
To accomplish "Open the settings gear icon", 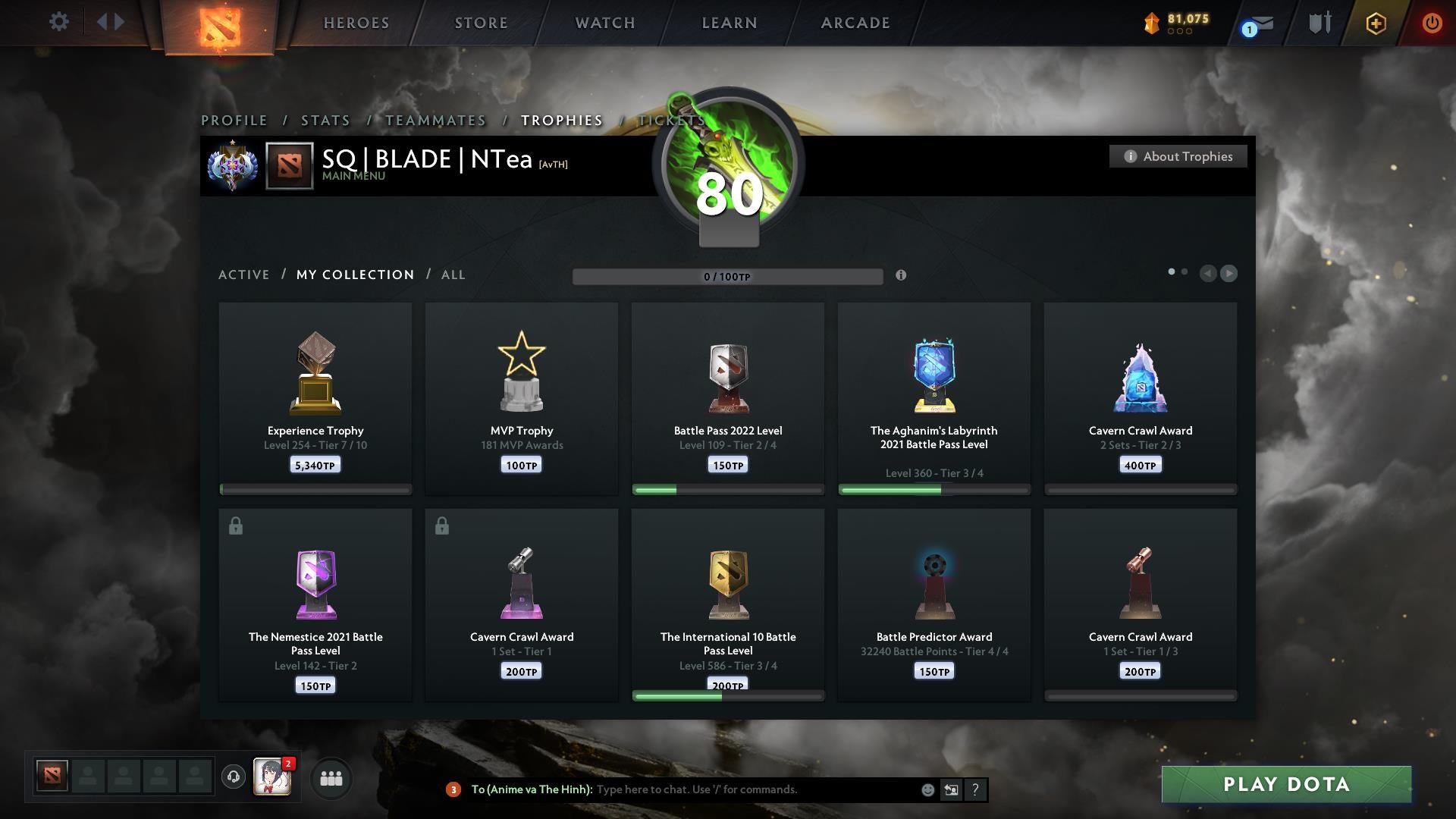I will pos(59,22).
